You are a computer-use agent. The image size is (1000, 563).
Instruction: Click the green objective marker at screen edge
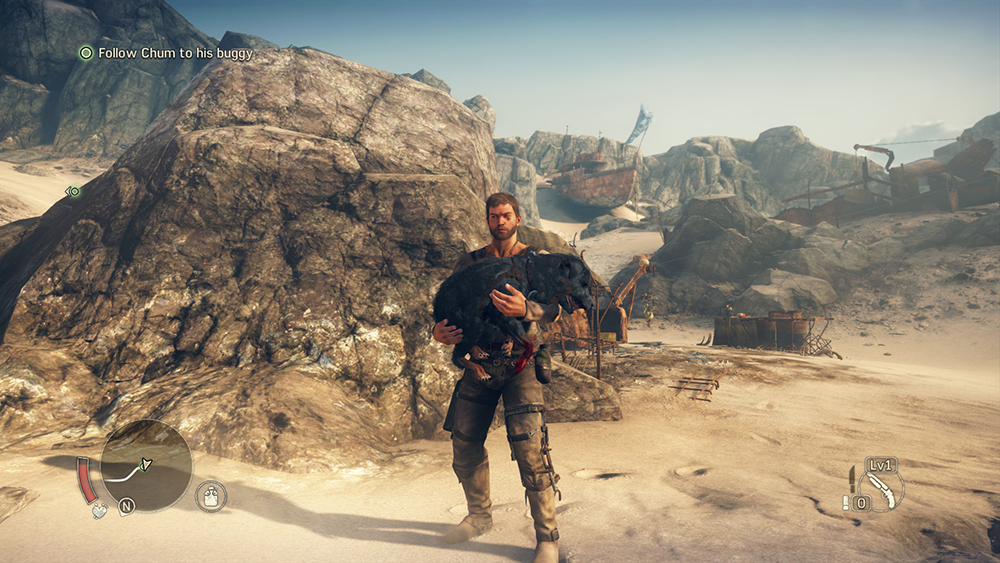(73, 192)
